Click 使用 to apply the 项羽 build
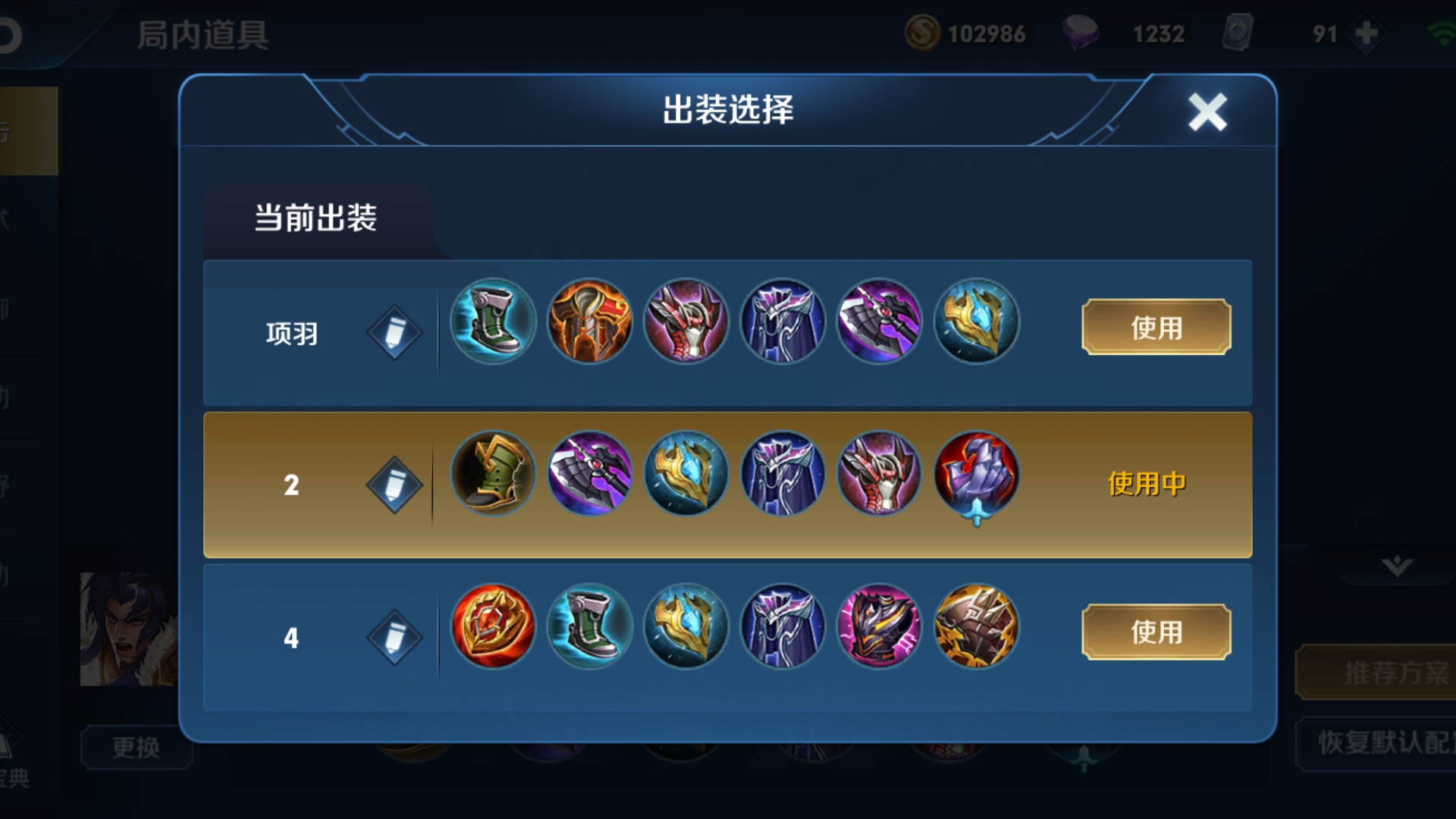Image resolution: width=1456 pixels, height=819 pixels. pos(1155,329)
